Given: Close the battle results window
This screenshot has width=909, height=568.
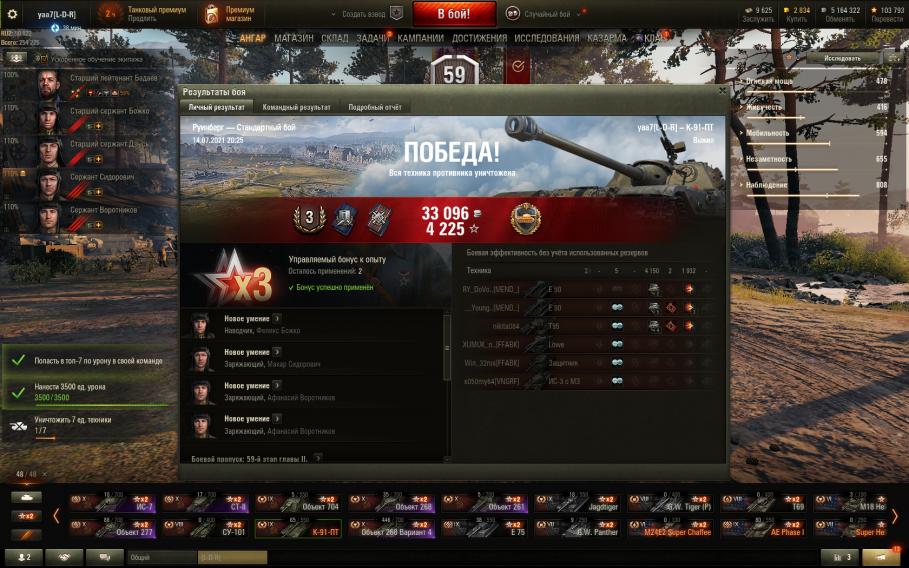Looking at the screenshot, I should coord(722,90).
